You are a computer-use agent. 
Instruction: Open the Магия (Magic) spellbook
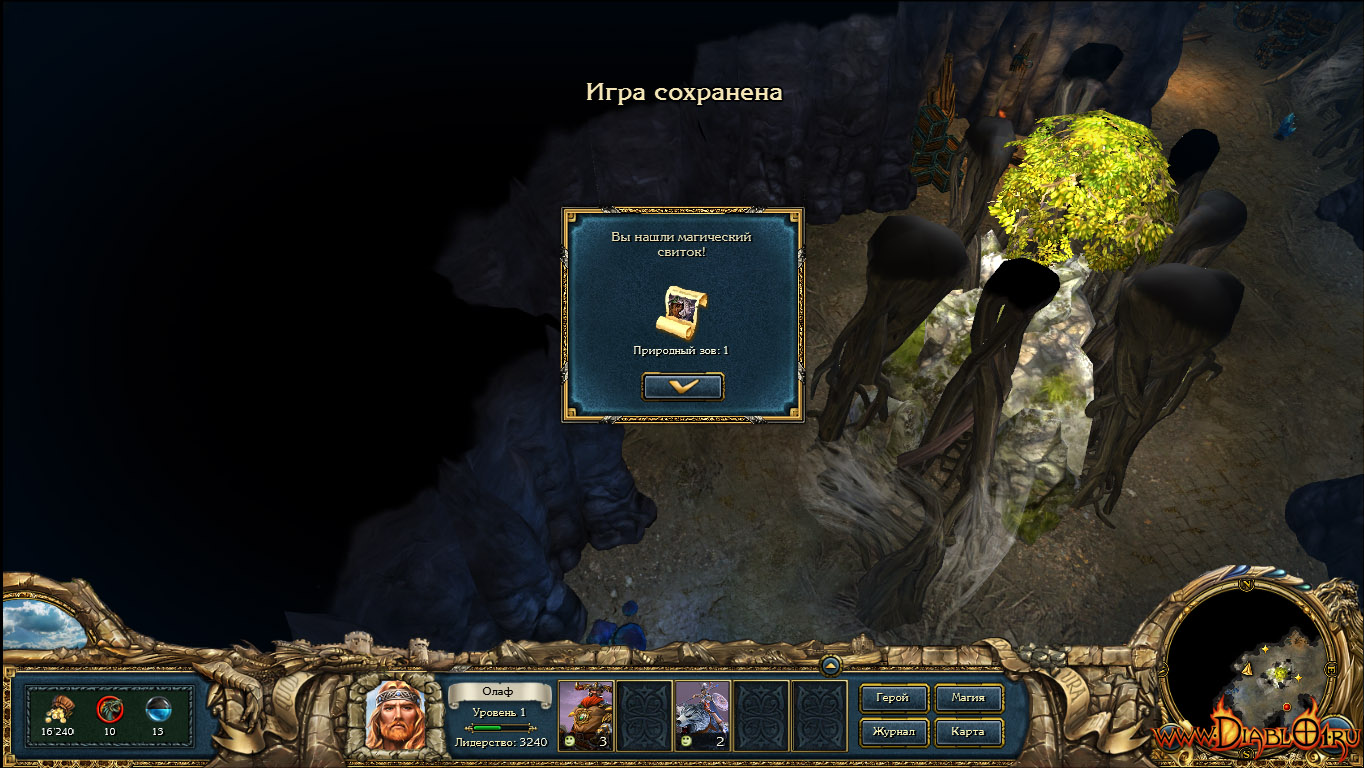(x=968, y=698)
